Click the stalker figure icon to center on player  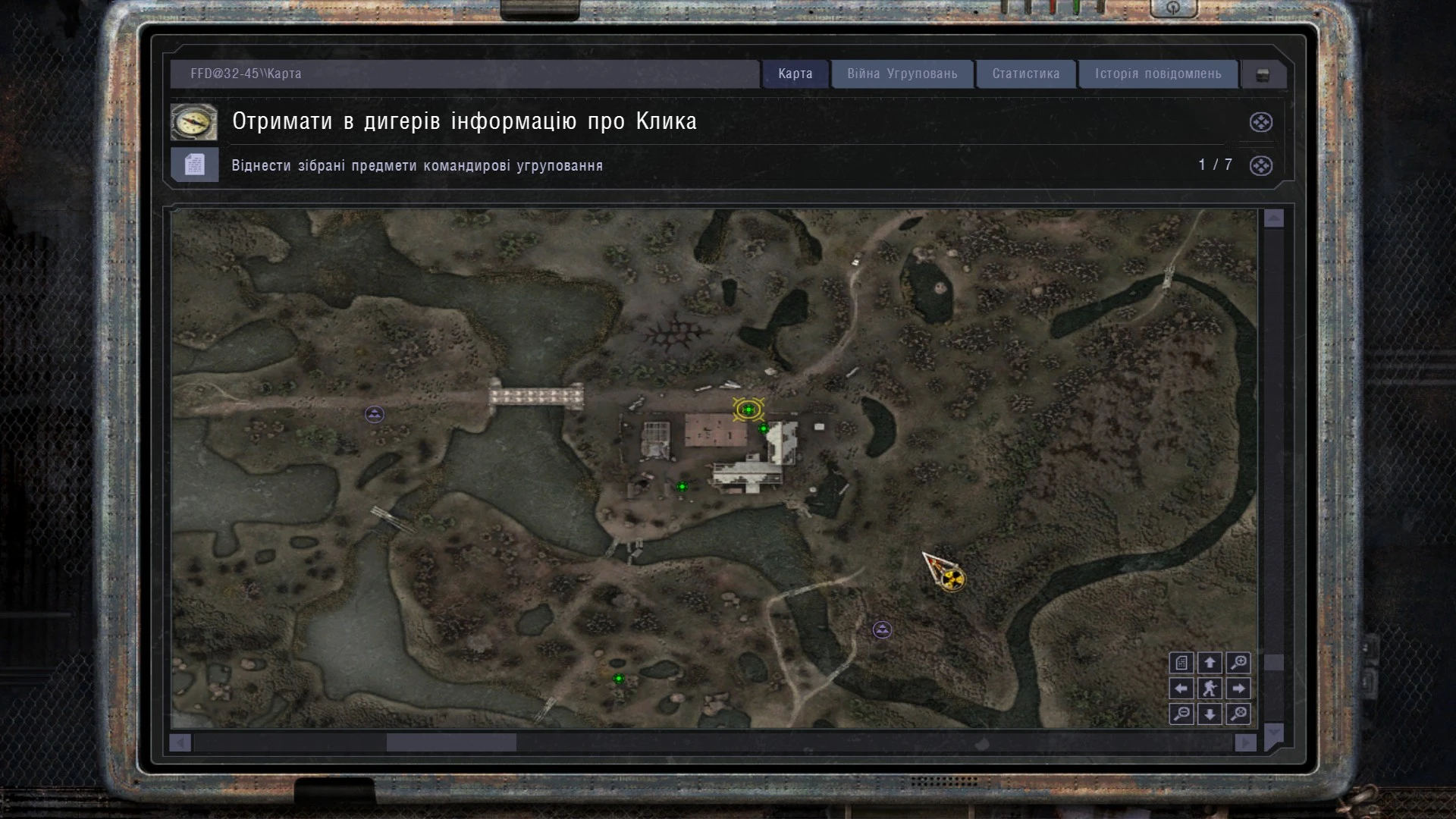click(x=1211, y=689)
